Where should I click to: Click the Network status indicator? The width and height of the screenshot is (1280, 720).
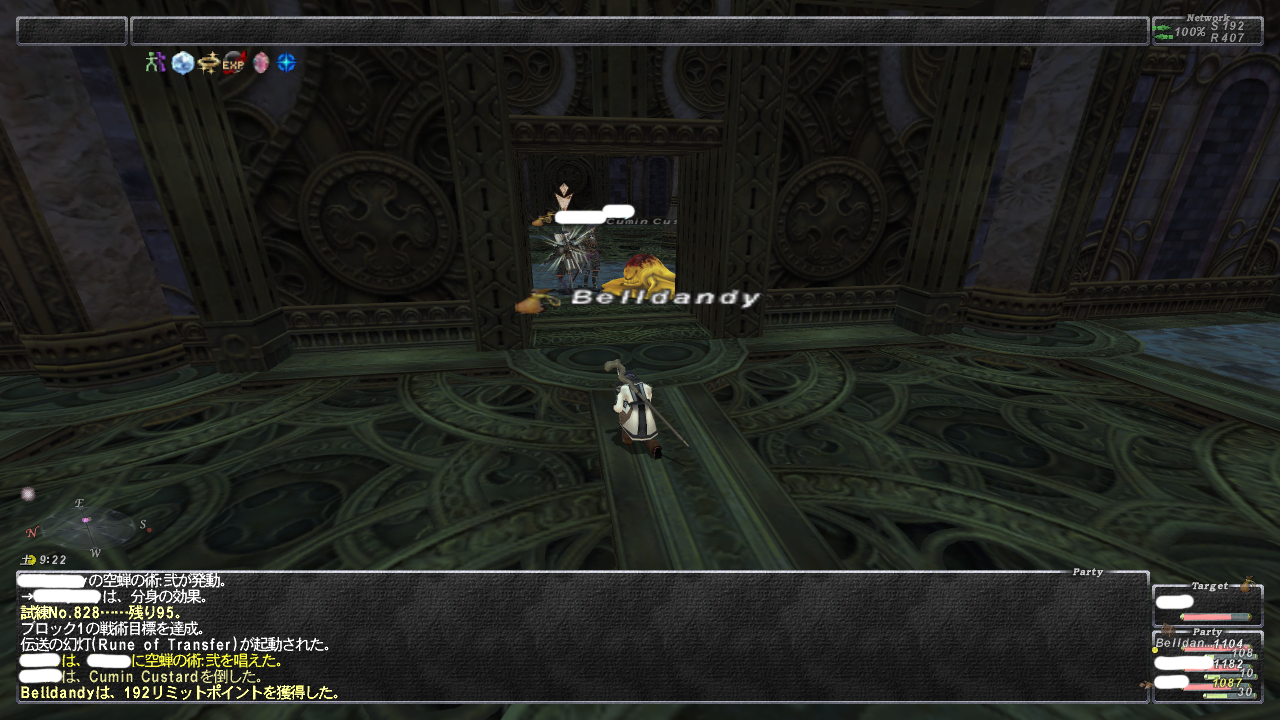coord(1207,31)
